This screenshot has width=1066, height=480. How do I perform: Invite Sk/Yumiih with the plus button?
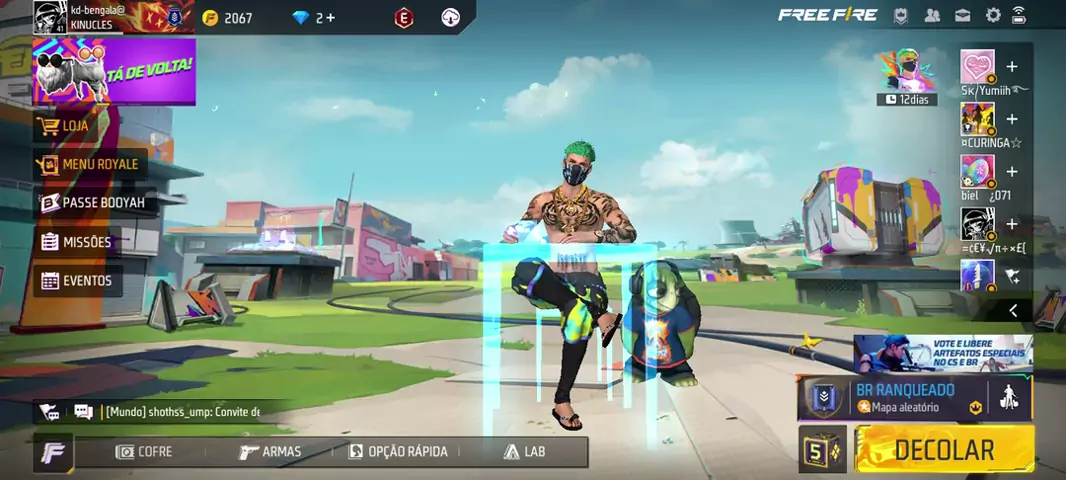pos(1012,67)
